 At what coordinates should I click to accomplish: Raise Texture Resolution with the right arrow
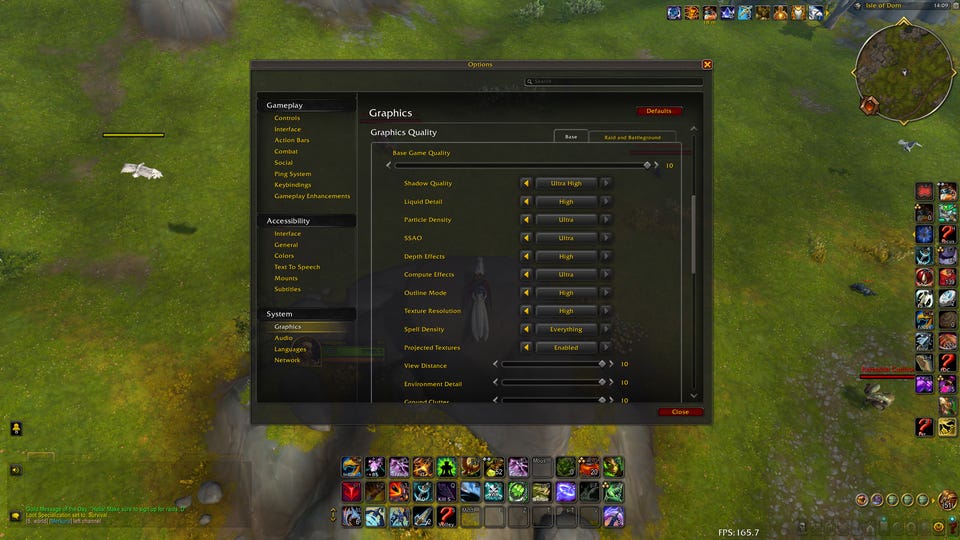click(606, 311)
